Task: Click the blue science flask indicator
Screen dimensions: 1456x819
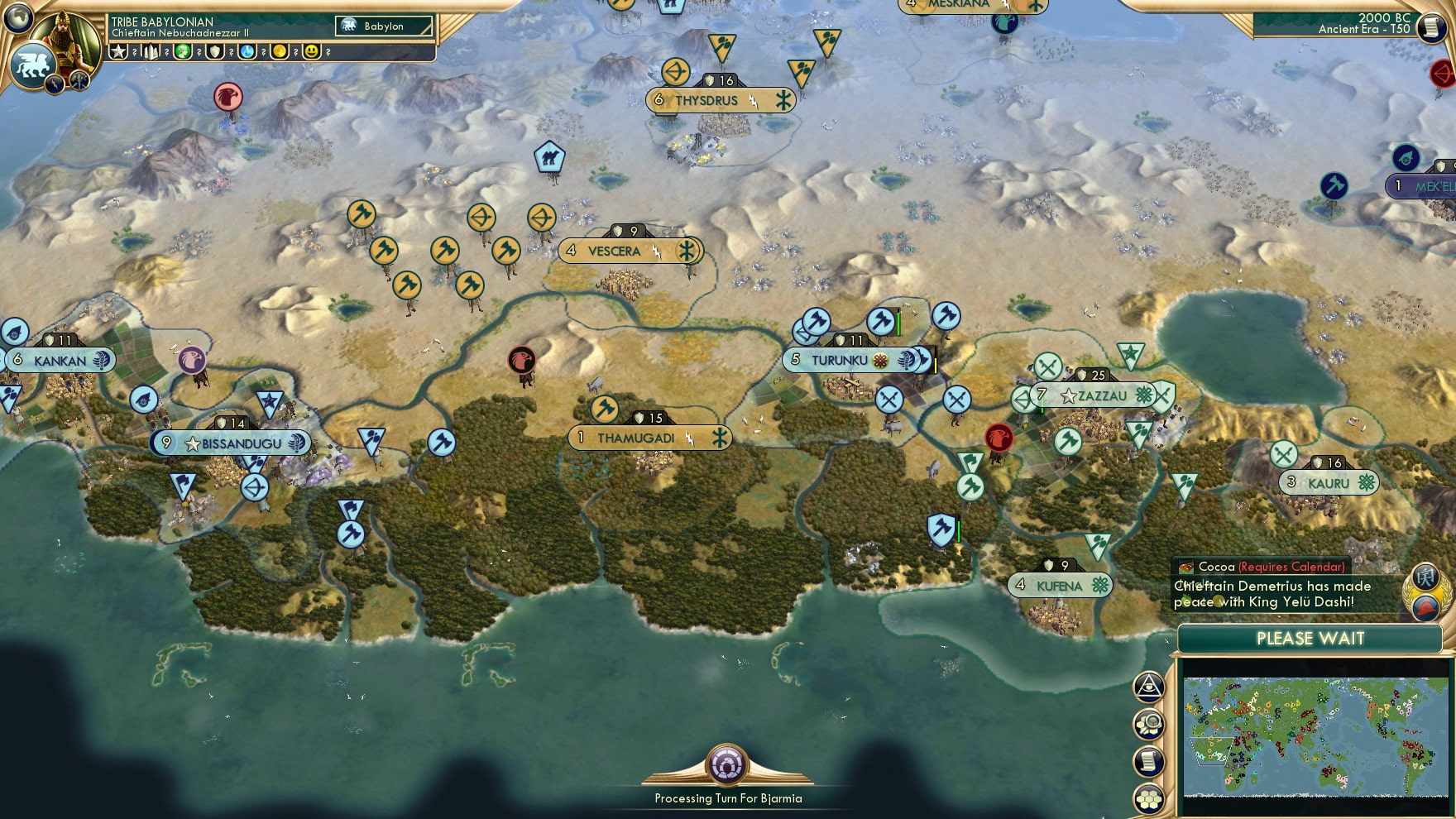Action: pyautogui.click(x=247, y=51)
